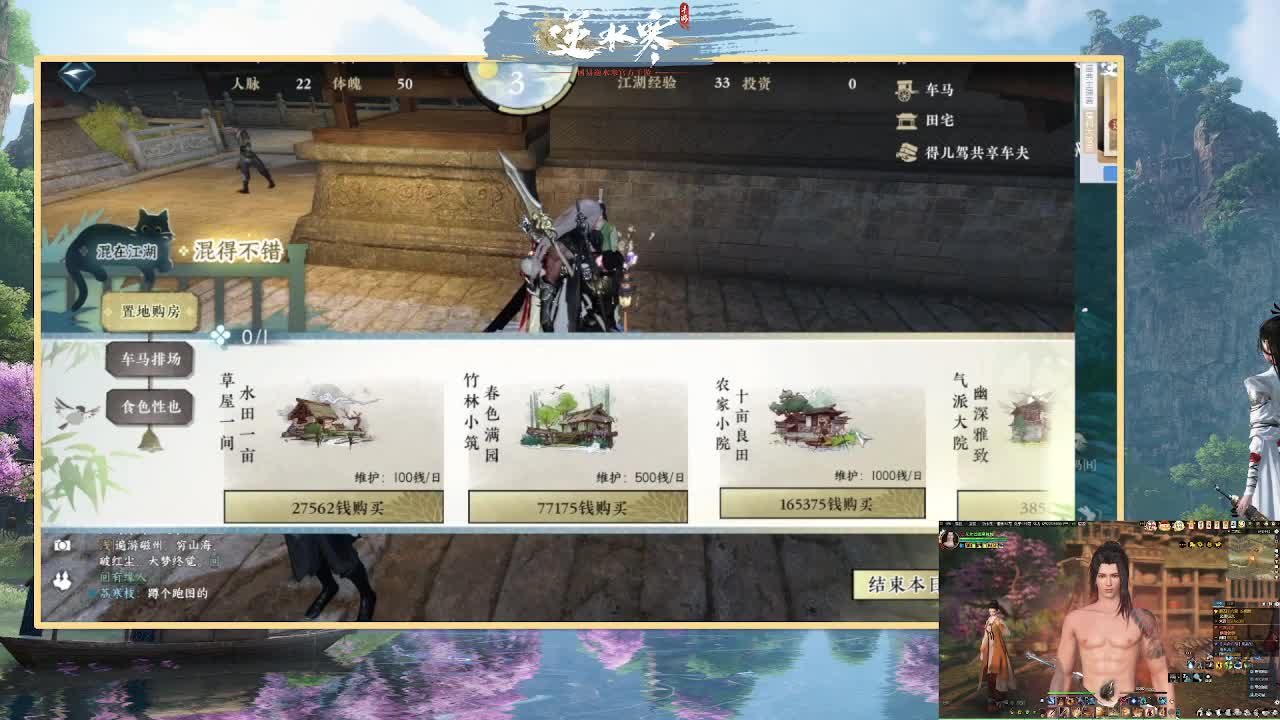The image size is (1280, 720).
Task: Switch to the 置地购房 tab
Action: pyautogui.click(x=148, y=312)
